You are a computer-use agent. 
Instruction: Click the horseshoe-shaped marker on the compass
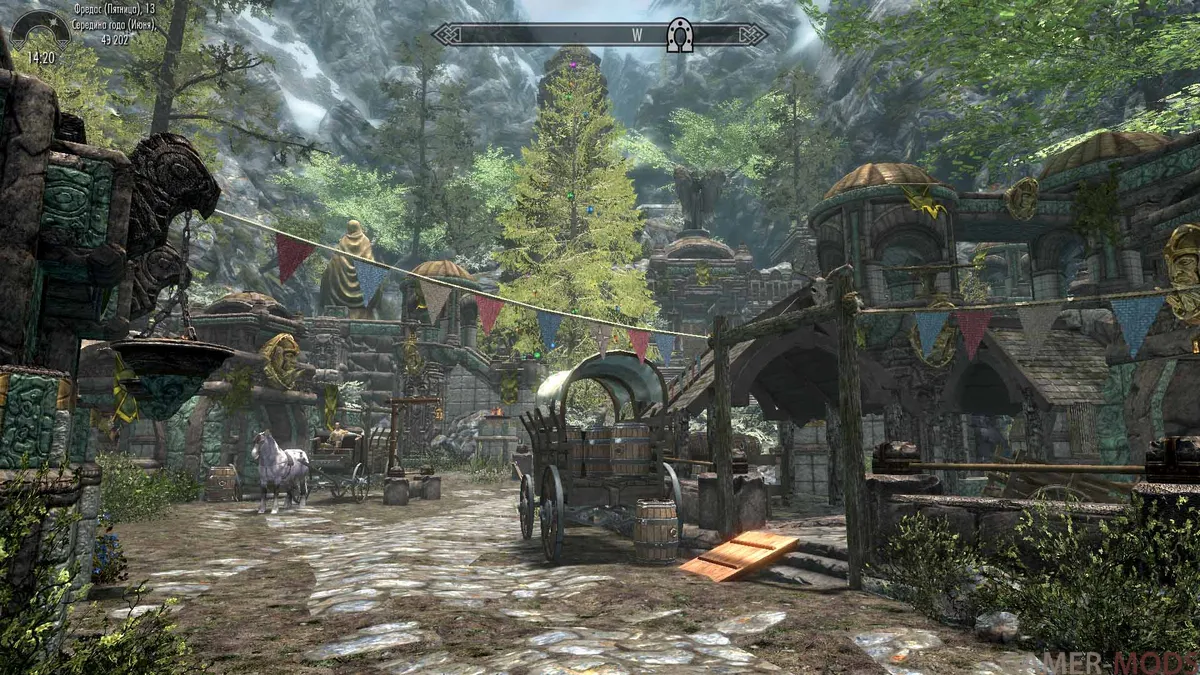[x=679, y=35]
